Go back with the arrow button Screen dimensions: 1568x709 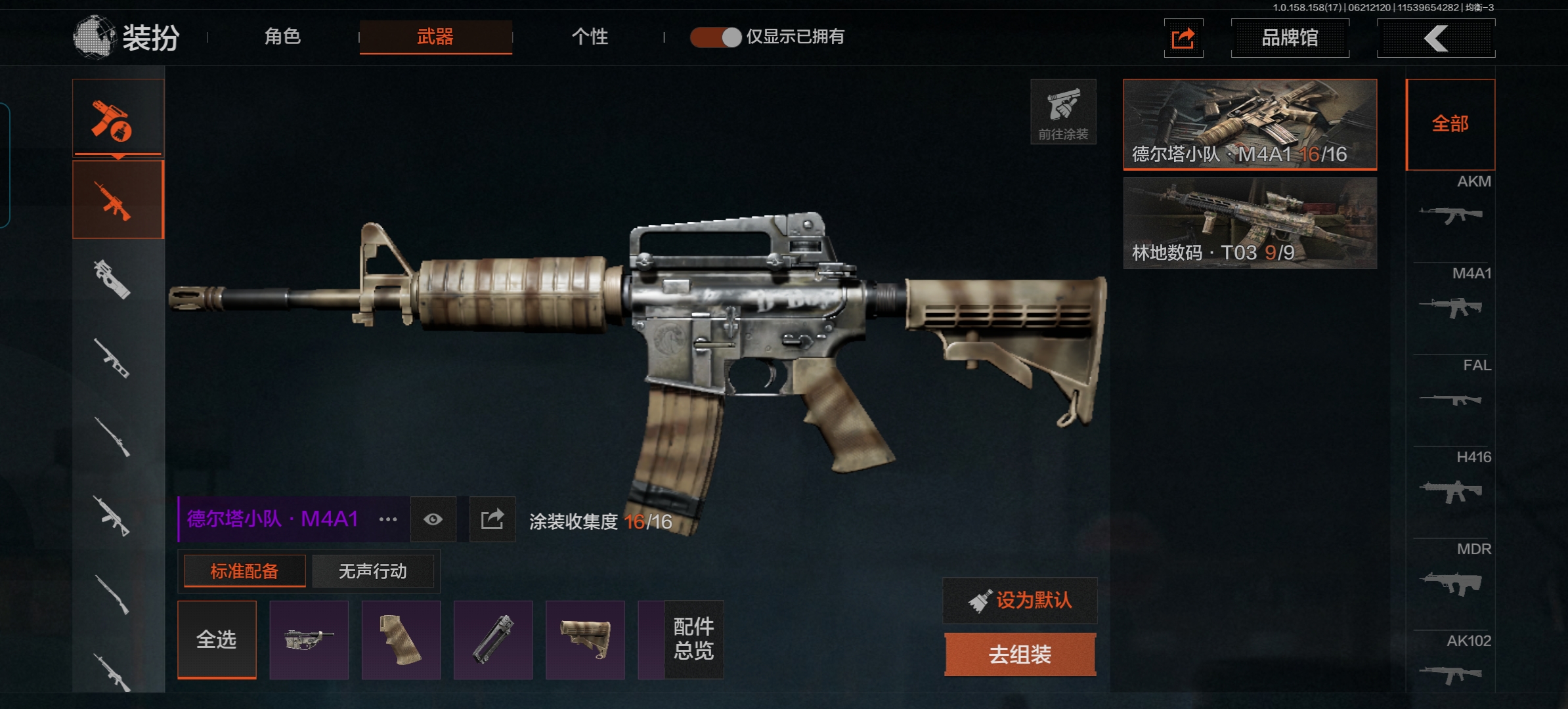tap(1436, 38)
